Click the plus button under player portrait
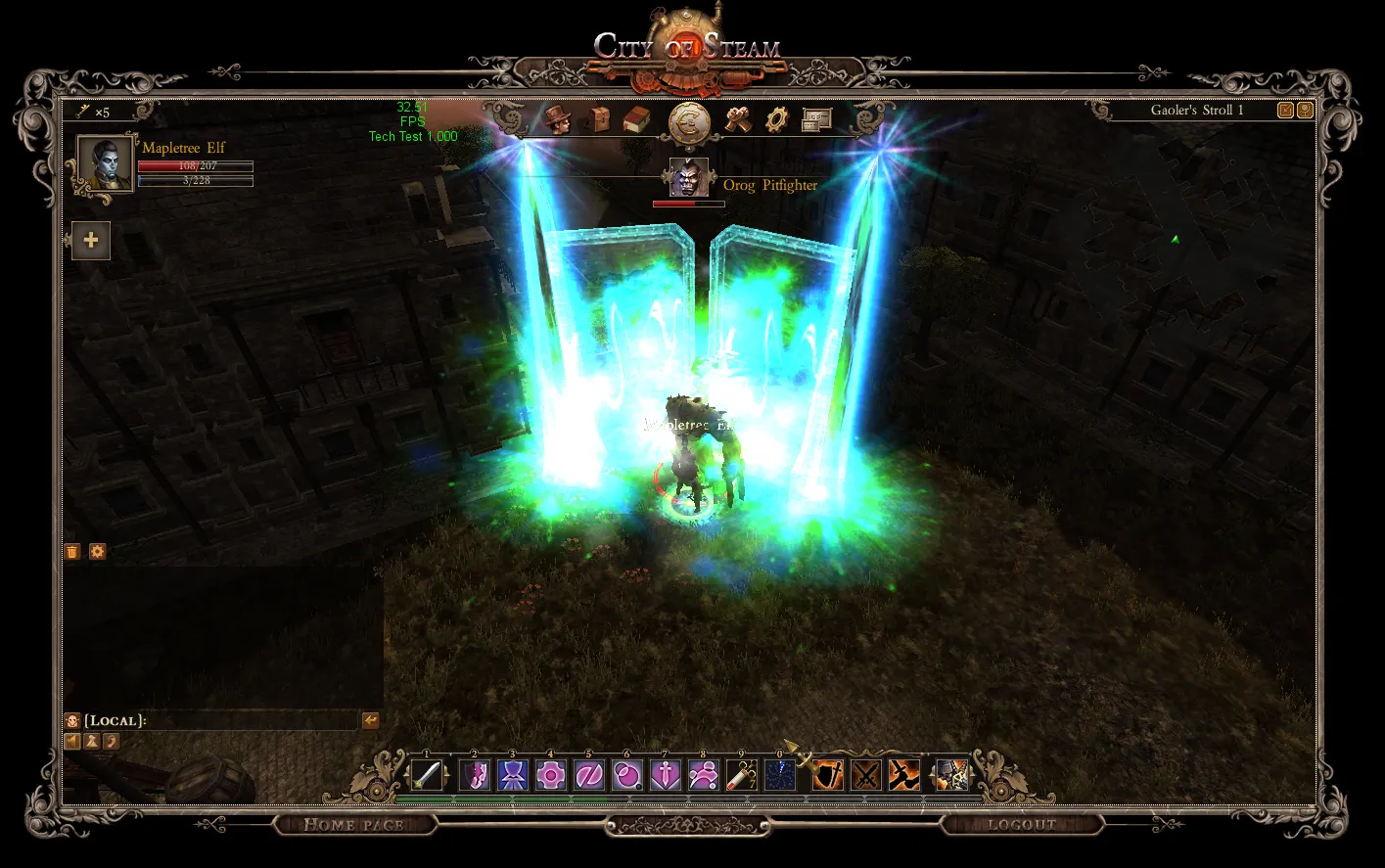 [x=91, y=241]
